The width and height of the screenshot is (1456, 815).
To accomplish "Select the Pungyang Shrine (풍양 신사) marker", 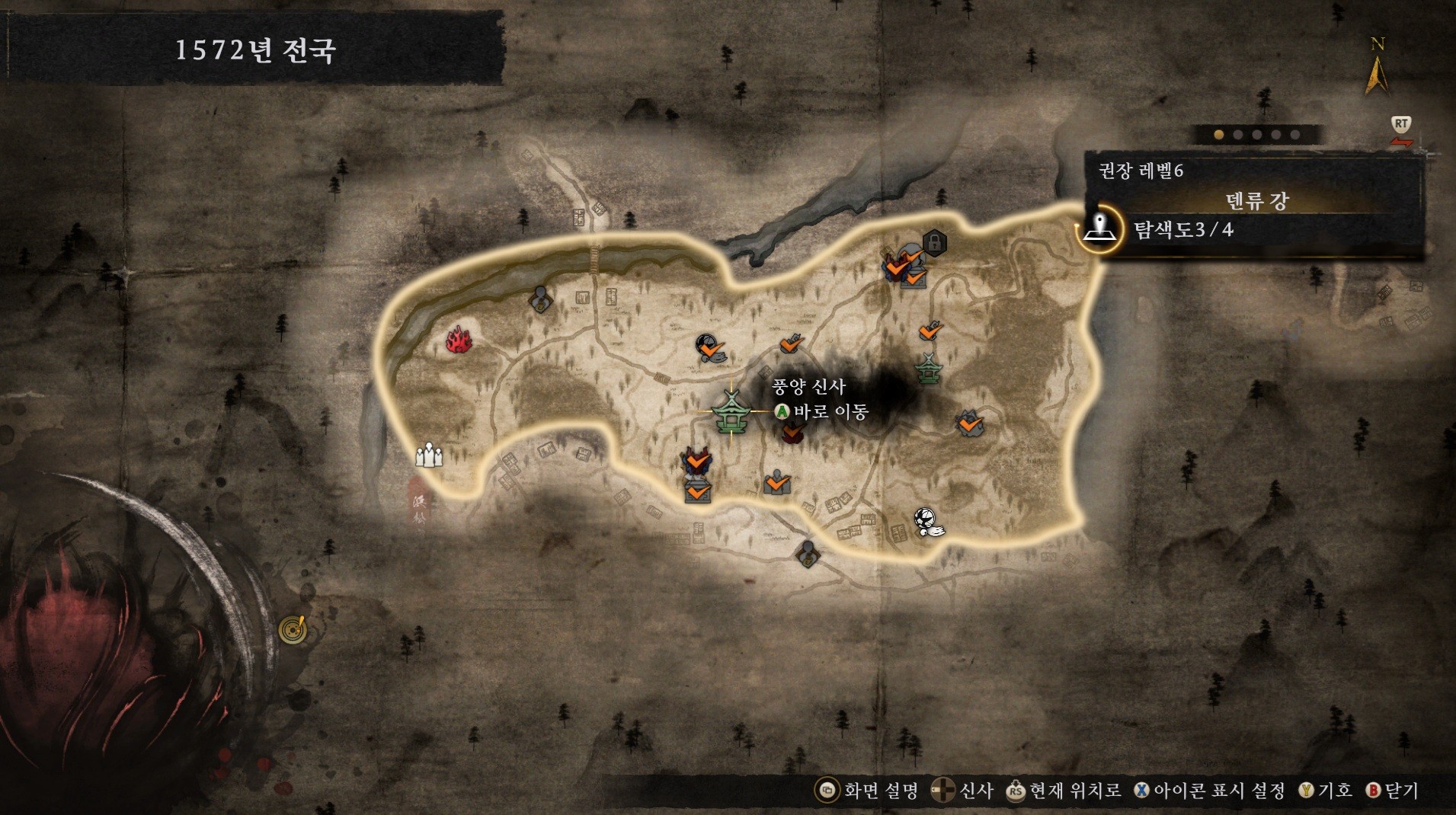I will pos(731,412).
